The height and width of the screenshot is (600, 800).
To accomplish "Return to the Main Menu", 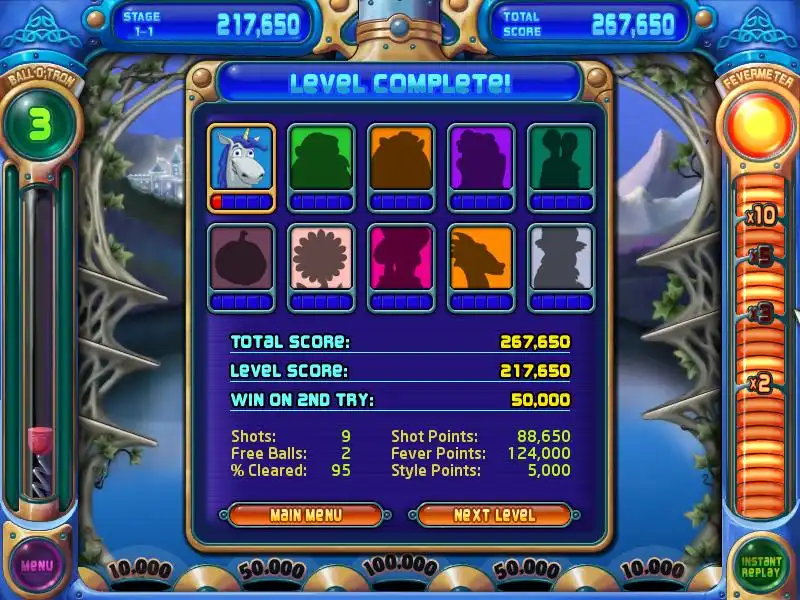I will point(305,515).
